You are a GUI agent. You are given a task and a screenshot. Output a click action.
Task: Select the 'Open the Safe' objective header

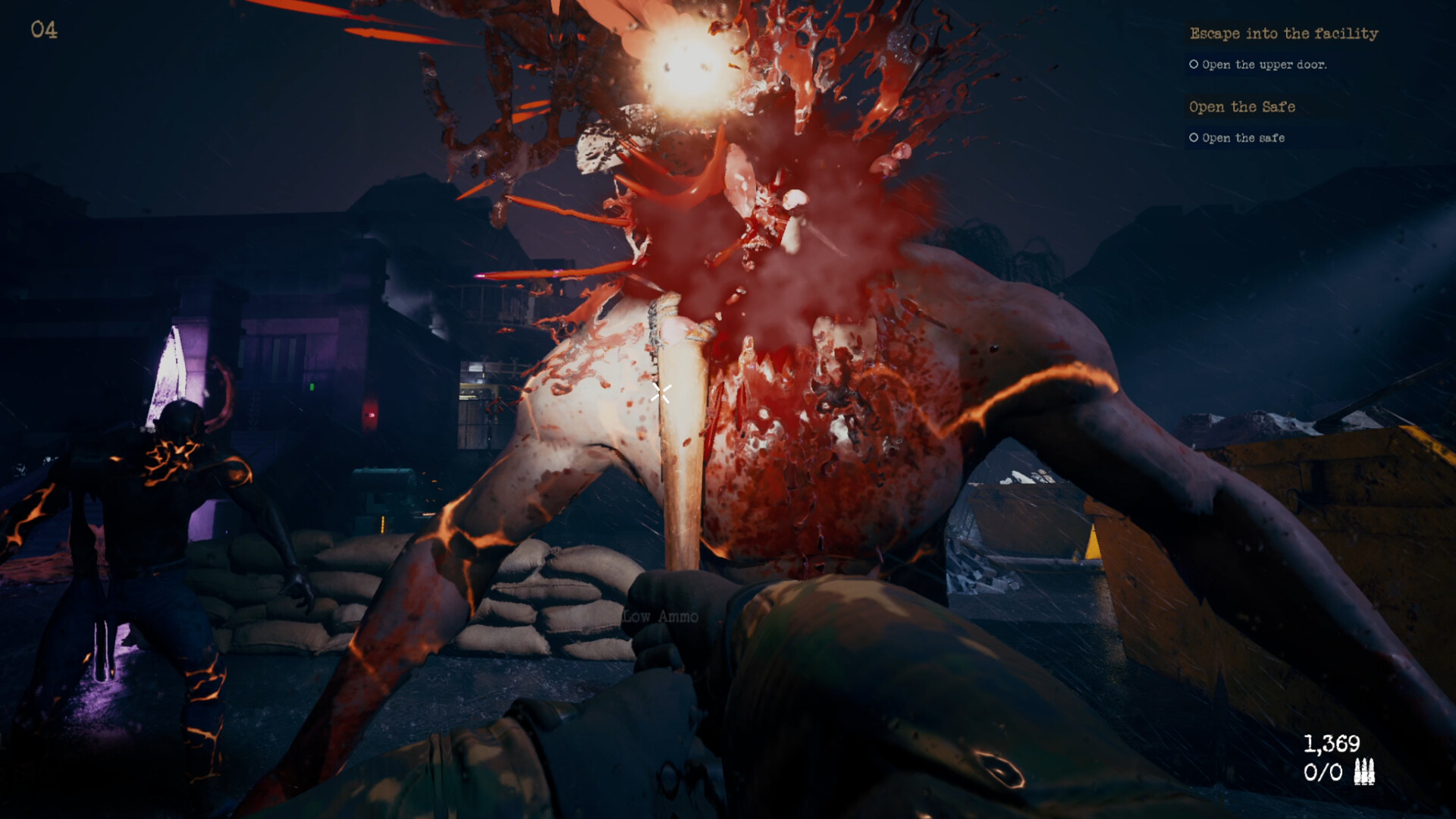tap(1242, 107)
